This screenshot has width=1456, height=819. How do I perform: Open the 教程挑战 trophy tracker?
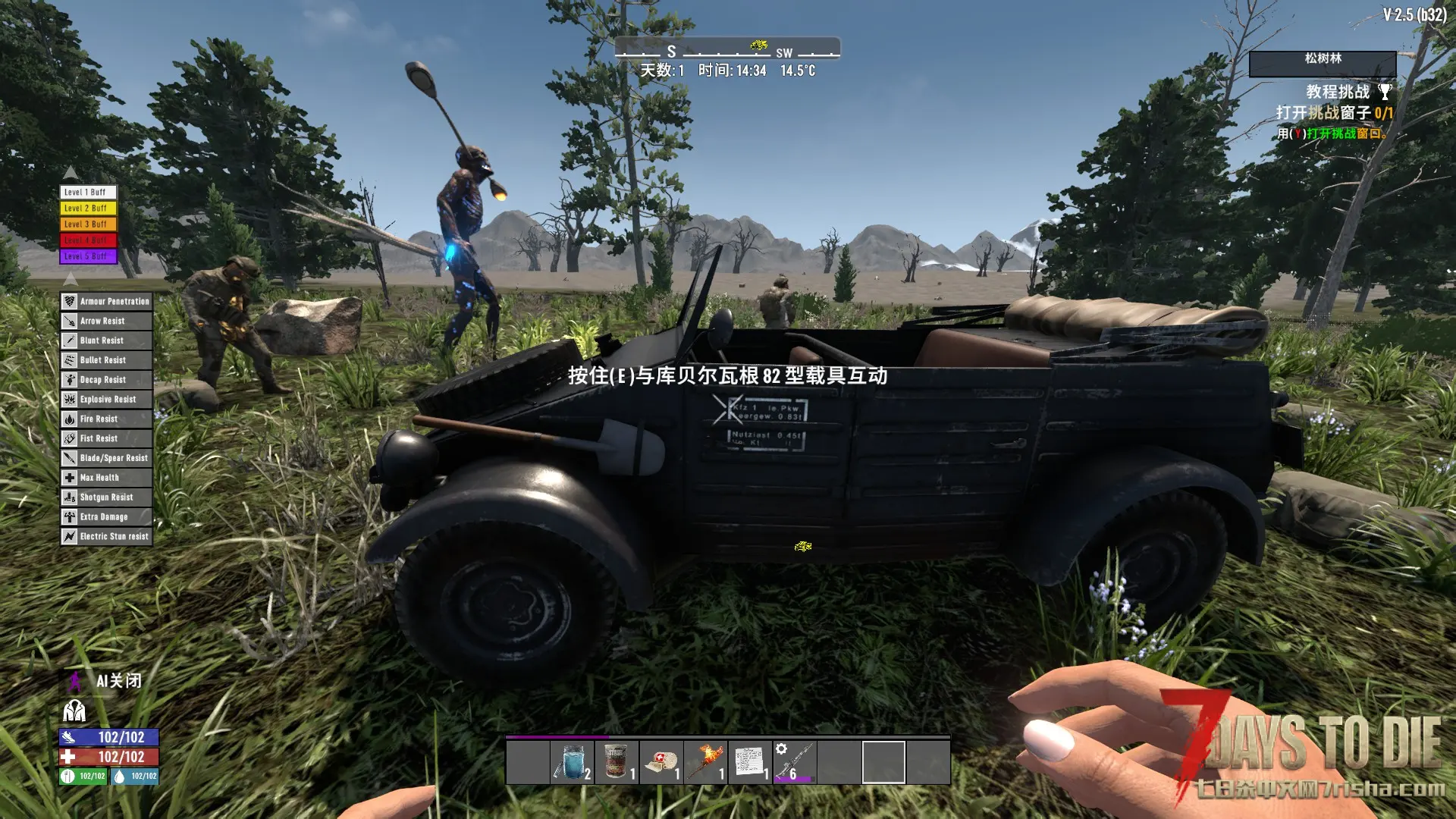pos(1385,93)
